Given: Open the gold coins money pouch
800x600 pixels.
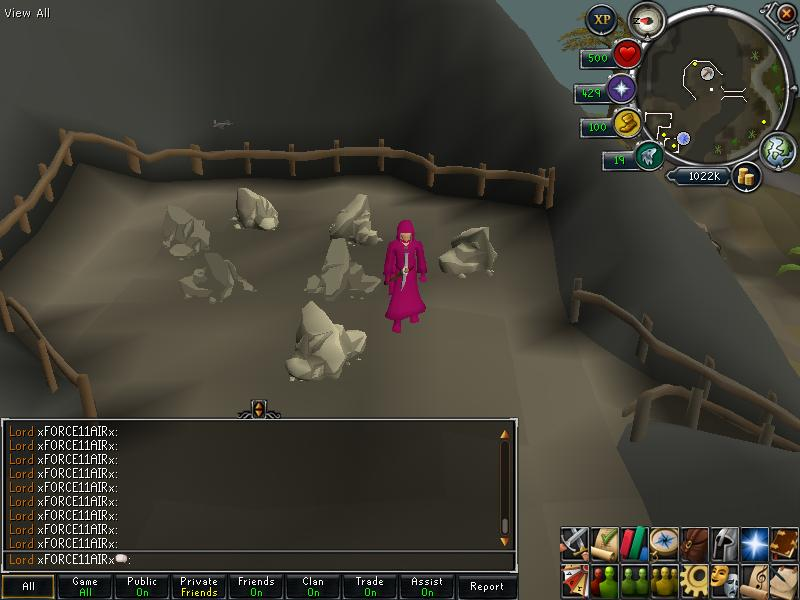Looking at the screenshot, I should (745, 177).
